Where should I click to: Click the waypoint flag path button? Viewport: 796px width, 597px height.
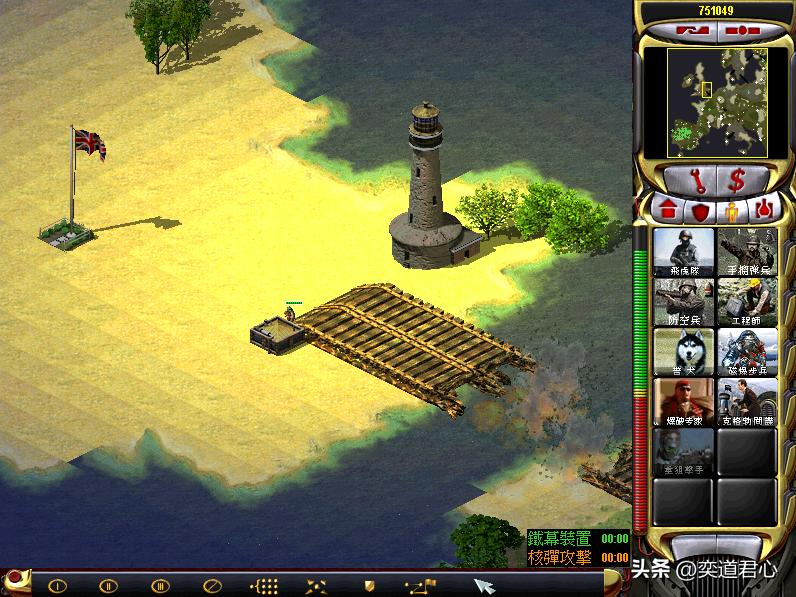421,585
